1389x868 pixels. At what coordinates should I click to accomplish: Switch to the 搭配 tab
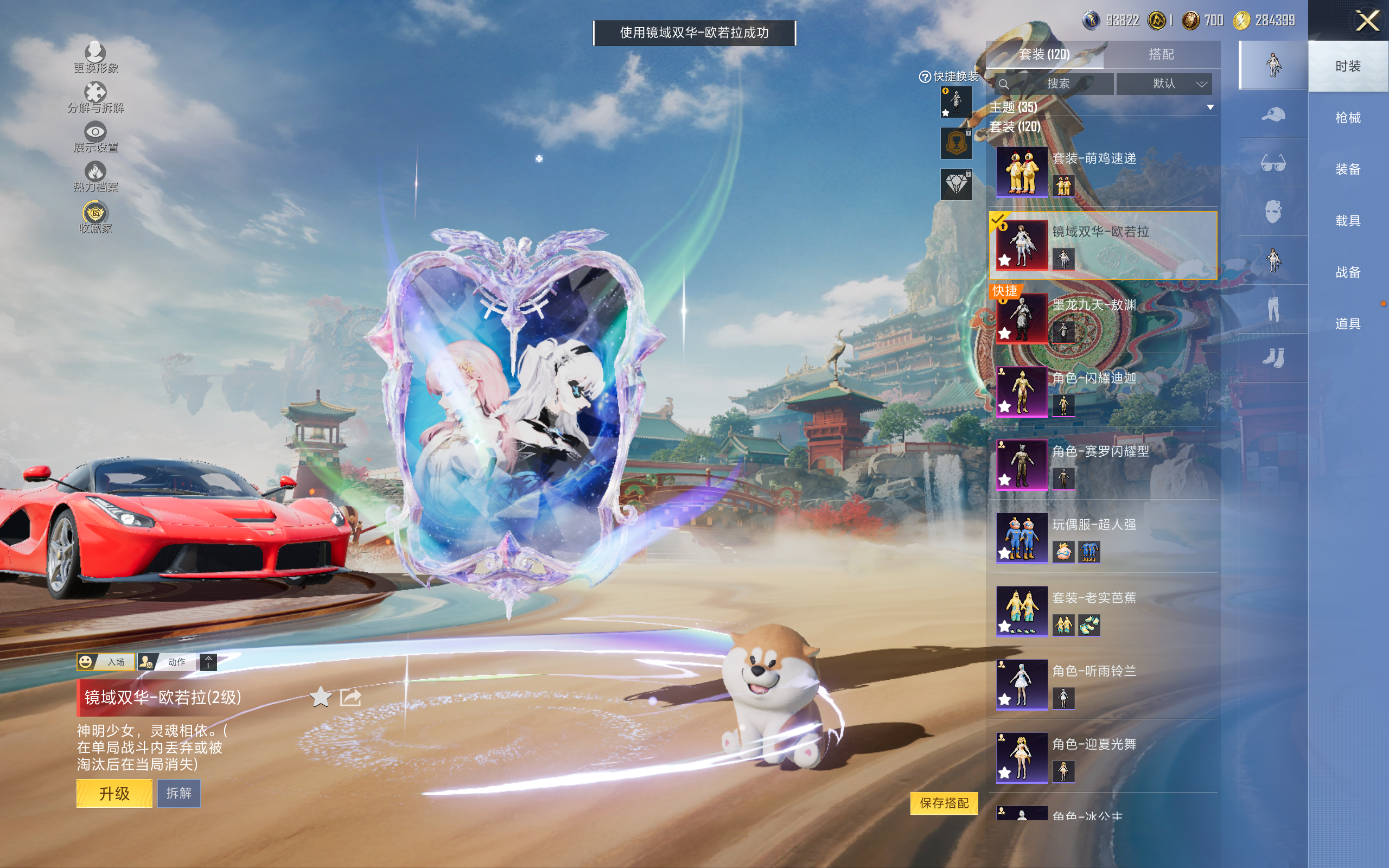pos(1161,55)
